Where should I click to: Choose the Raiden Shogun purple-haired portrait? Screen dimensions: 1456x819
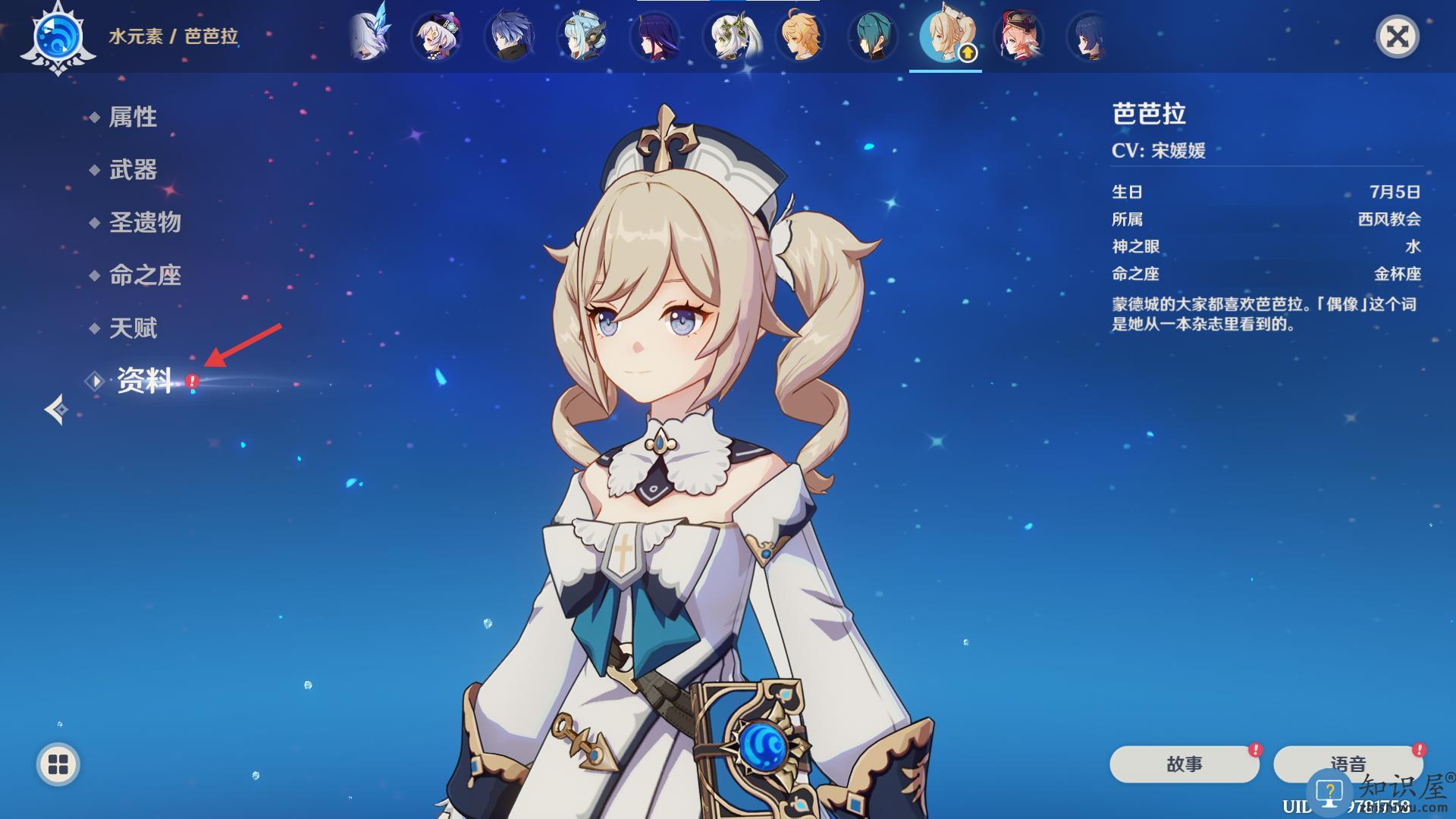coord(655,36)
